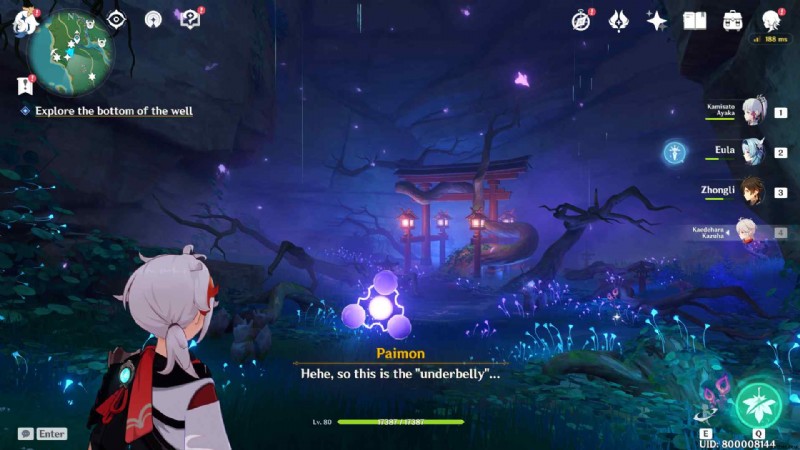The width and height of the screenshot is (800, 450).
Task: Open the quest log exclamation icon
Action: pos(25,85)
